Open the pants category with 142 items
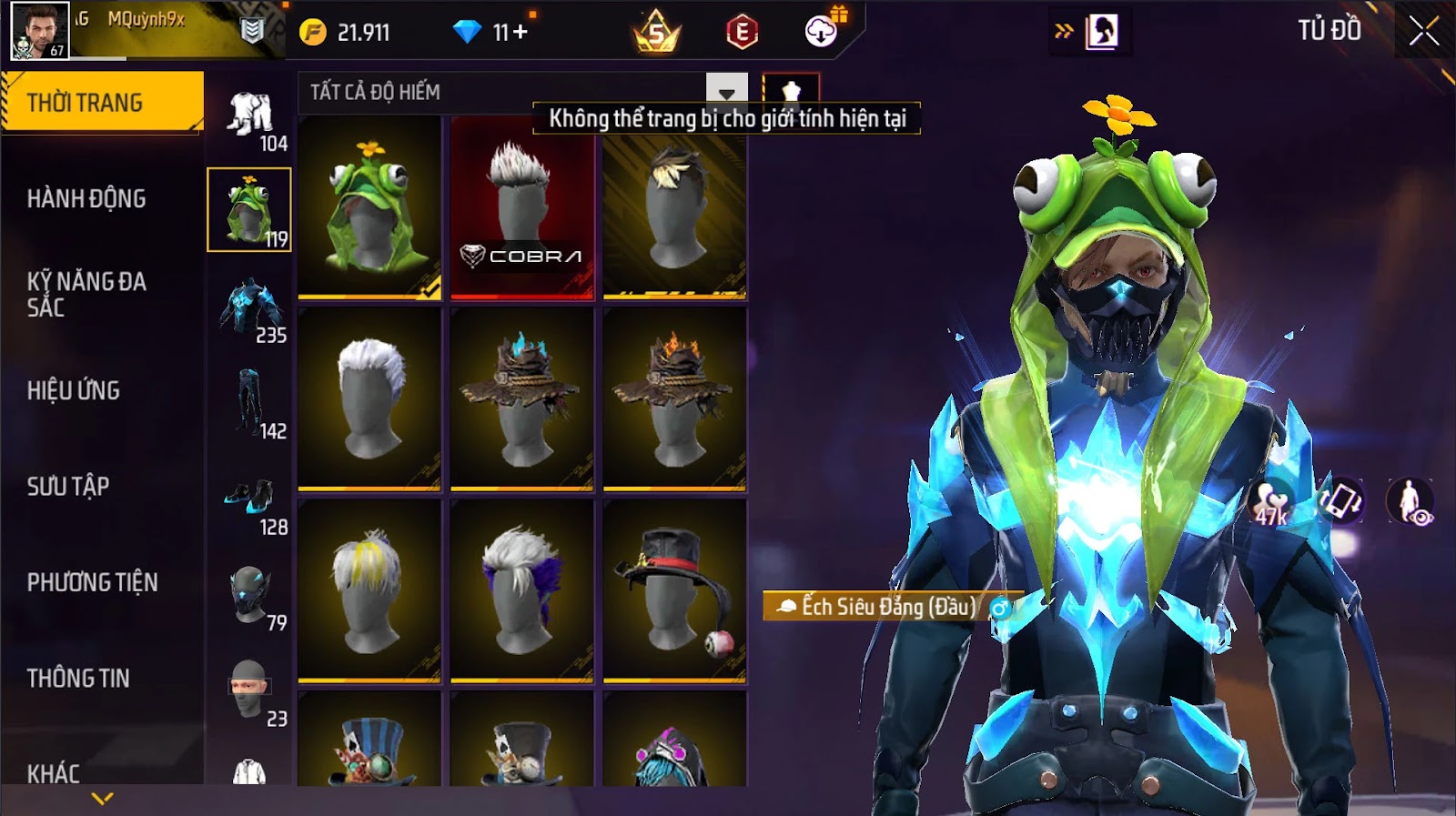Viewport: 1456px width, 816px height. (x=250, y=406)
